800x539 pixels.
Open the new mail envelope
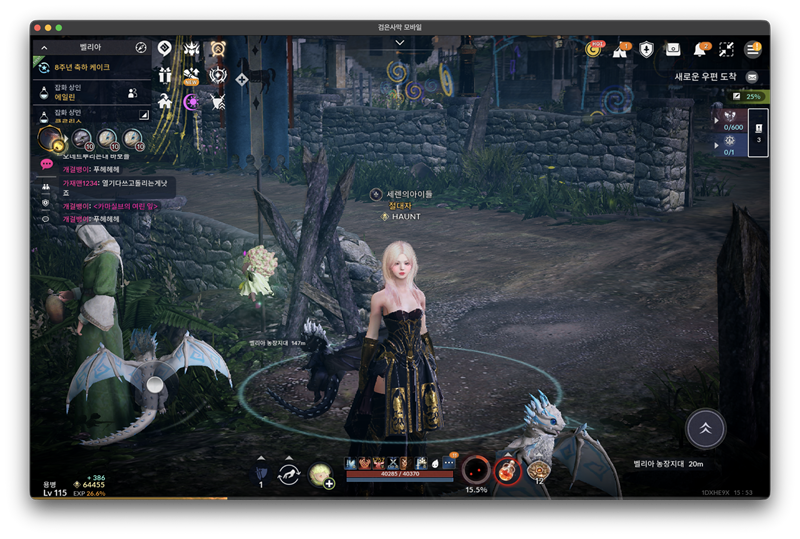pyautogui.click(x=752, y=76)
